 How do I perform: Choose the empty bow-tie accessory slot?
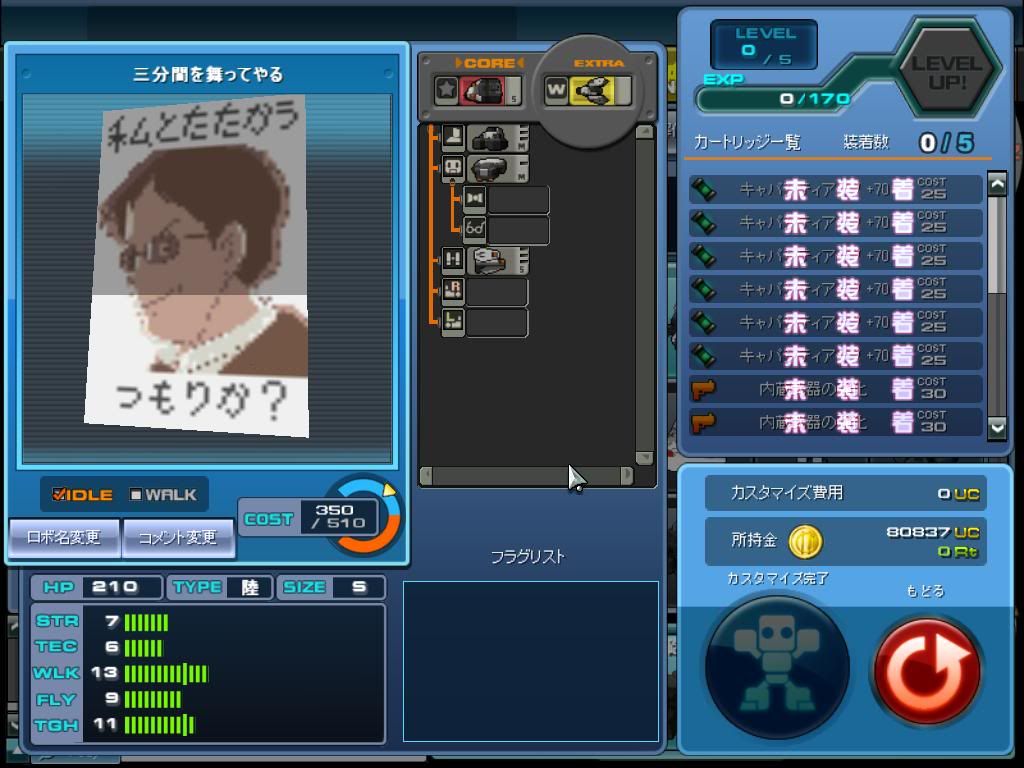tap(507, 200)
